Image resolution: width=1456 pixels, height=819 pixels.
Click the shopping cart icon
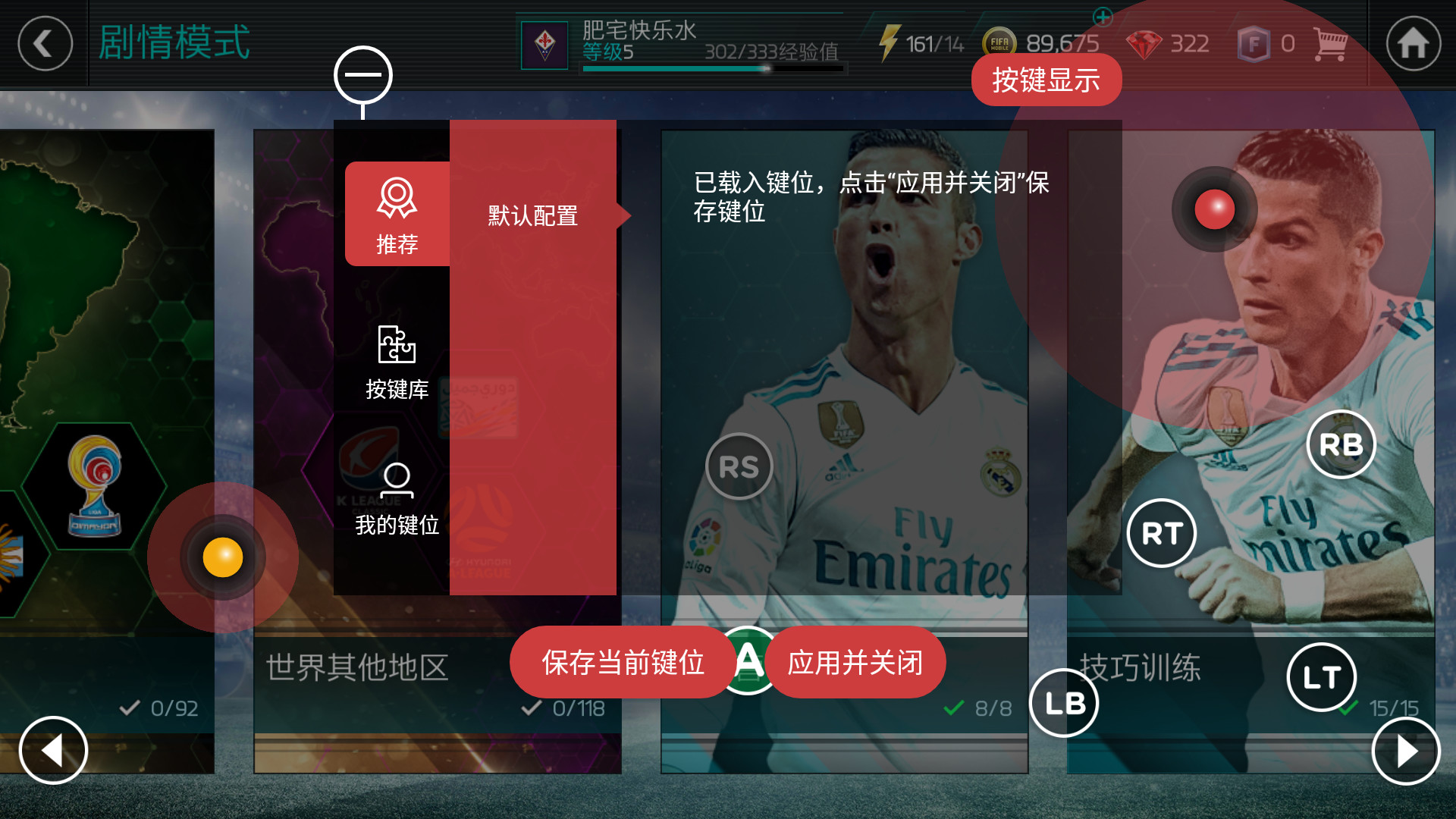[x=1331, y=43]
